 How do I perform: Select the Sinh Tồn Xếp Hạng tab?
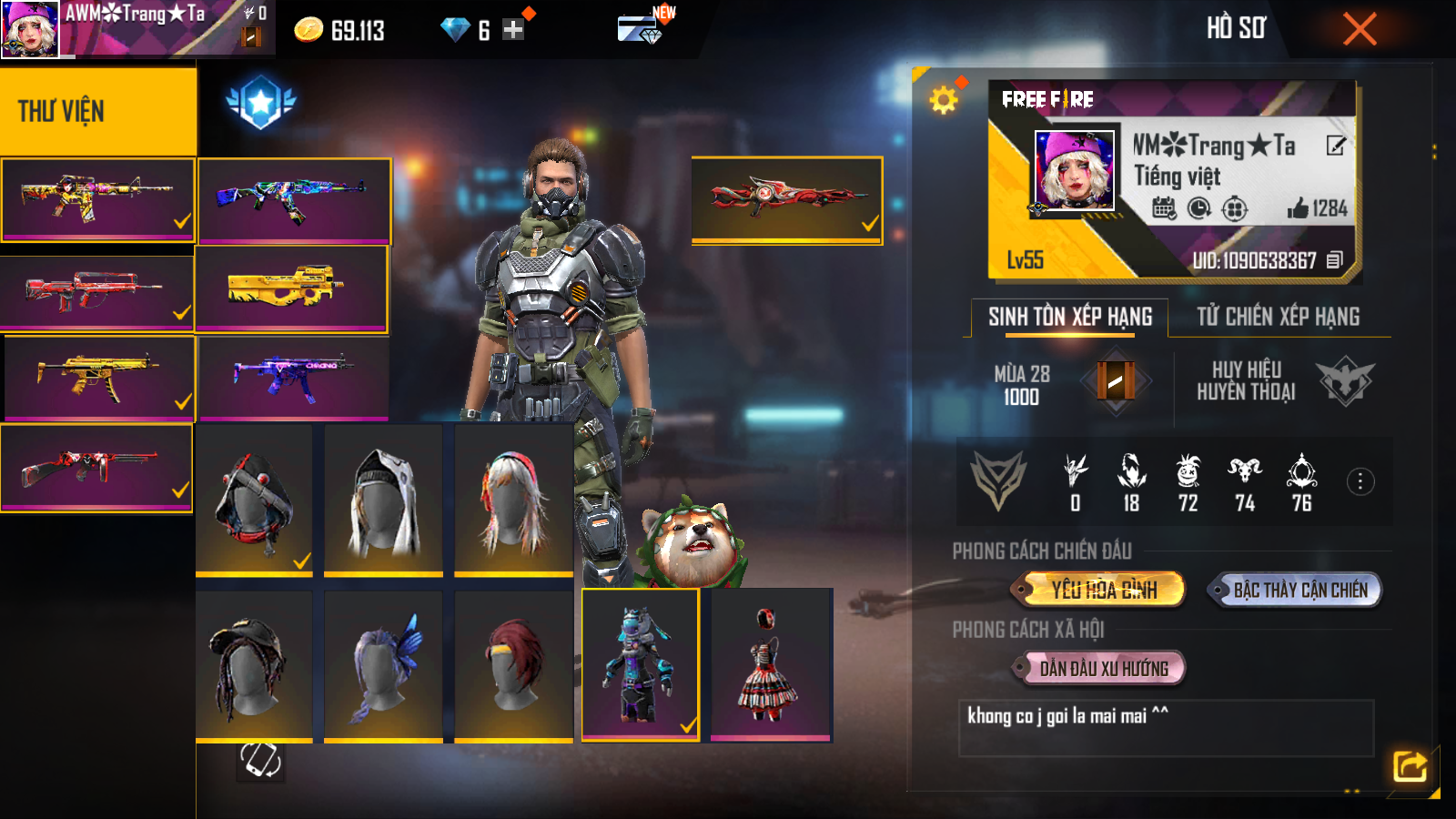click(1070, 317)
